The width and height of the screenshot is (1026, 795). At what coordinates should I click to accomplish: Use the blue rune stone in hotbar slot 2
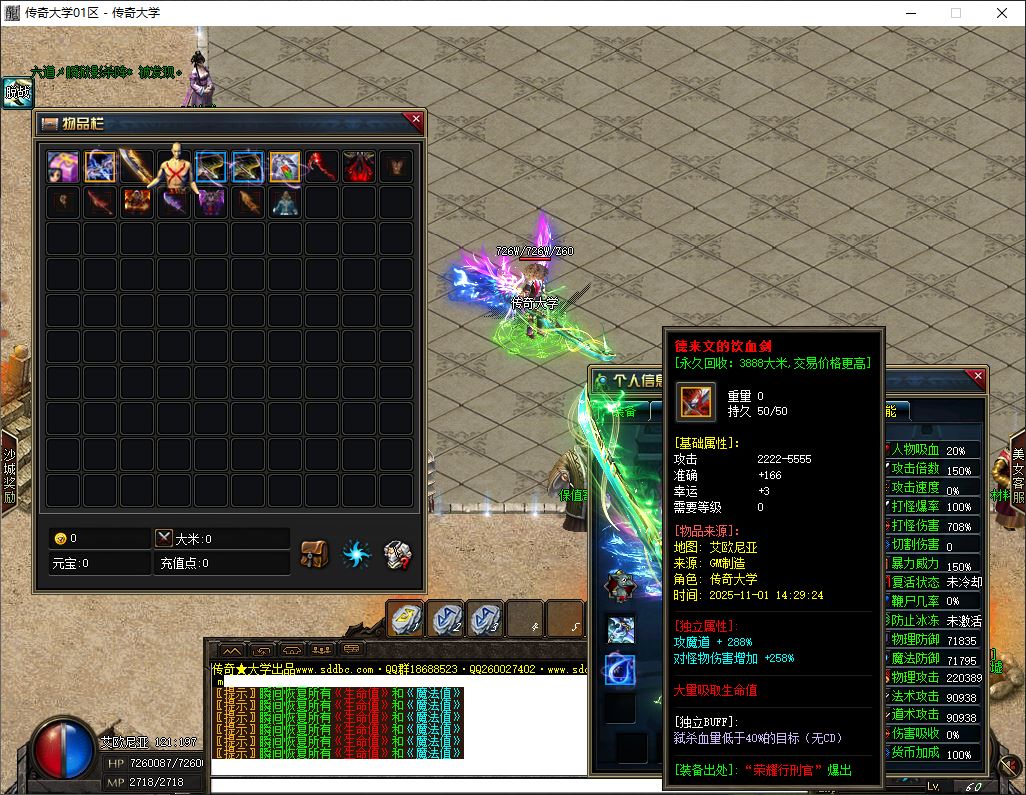(445, 618)
